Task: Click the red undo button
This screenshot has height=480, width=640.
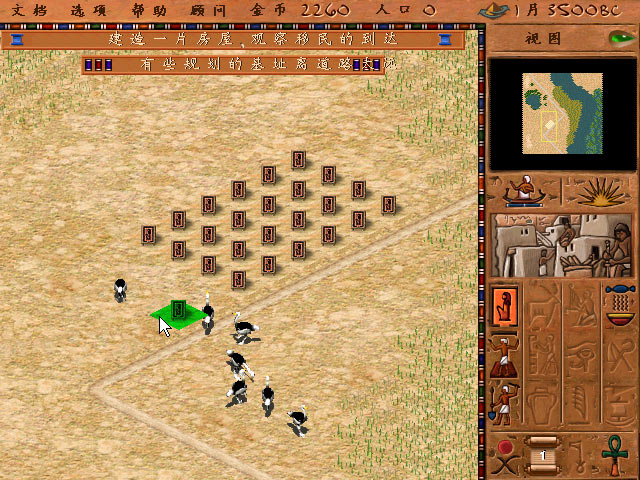Action: [504, 445]
